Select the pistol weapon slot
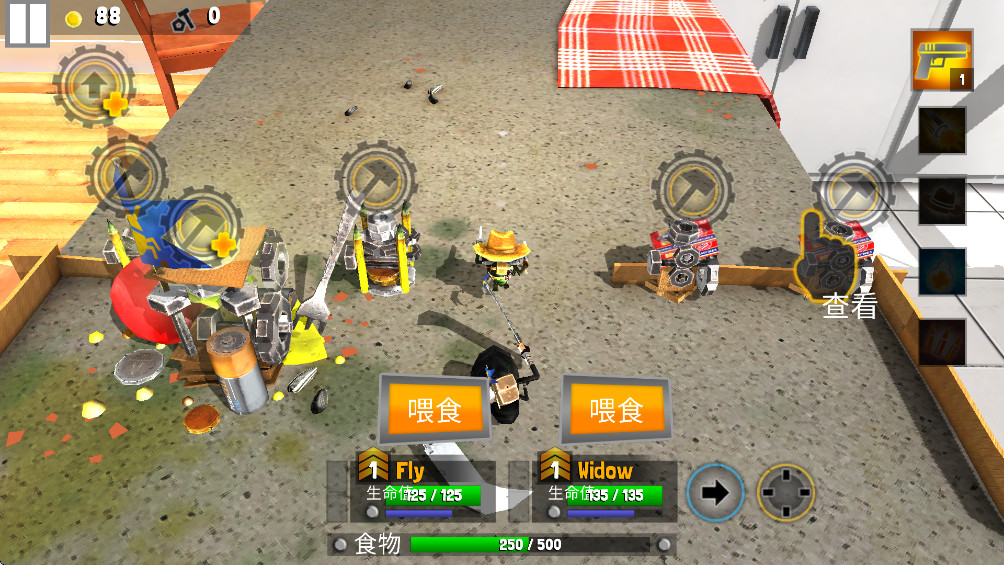The image size is (1004, 565). [942, 59]
